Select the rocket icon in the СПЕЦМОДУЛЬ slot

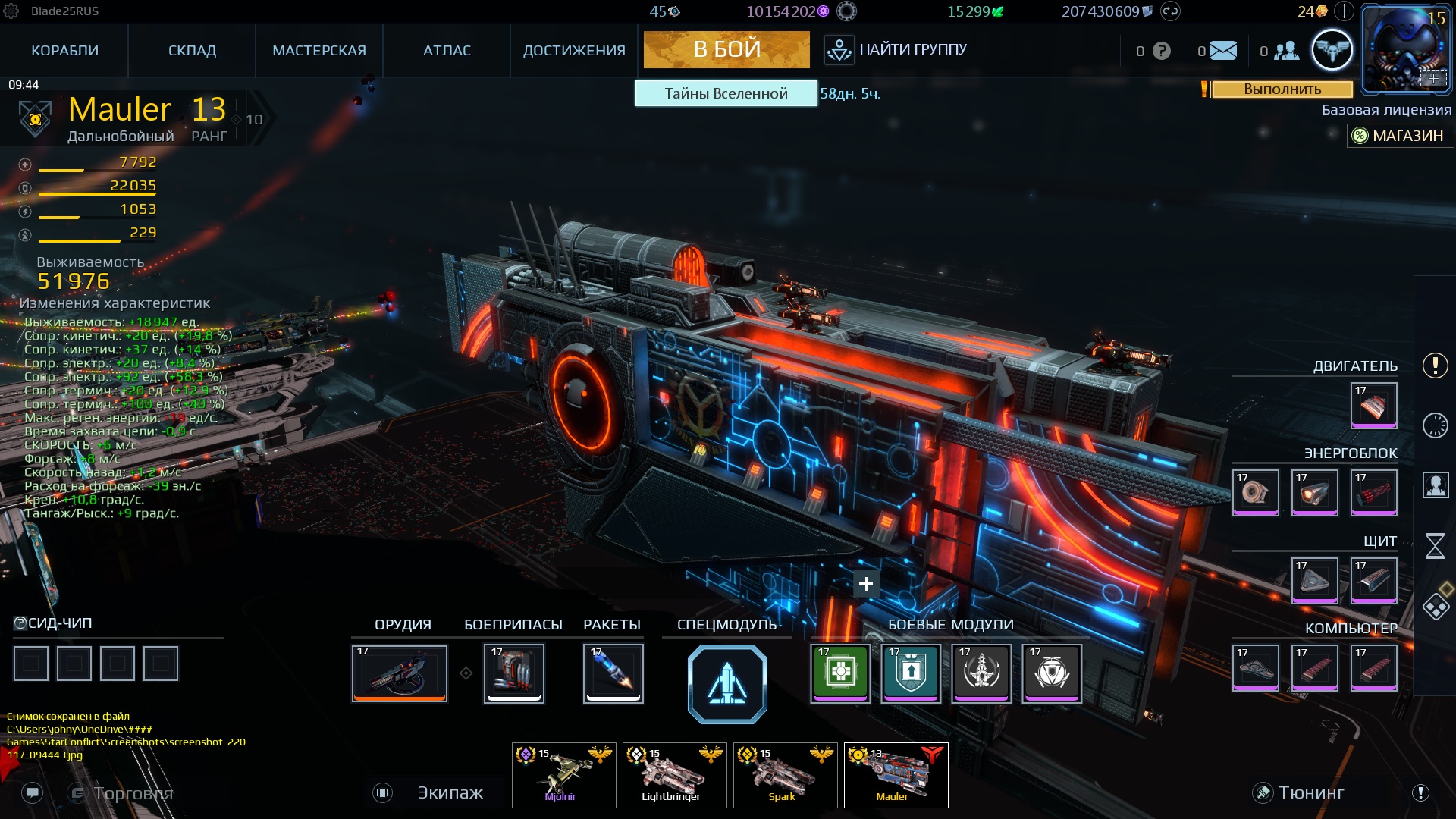[x=726, y=682]
